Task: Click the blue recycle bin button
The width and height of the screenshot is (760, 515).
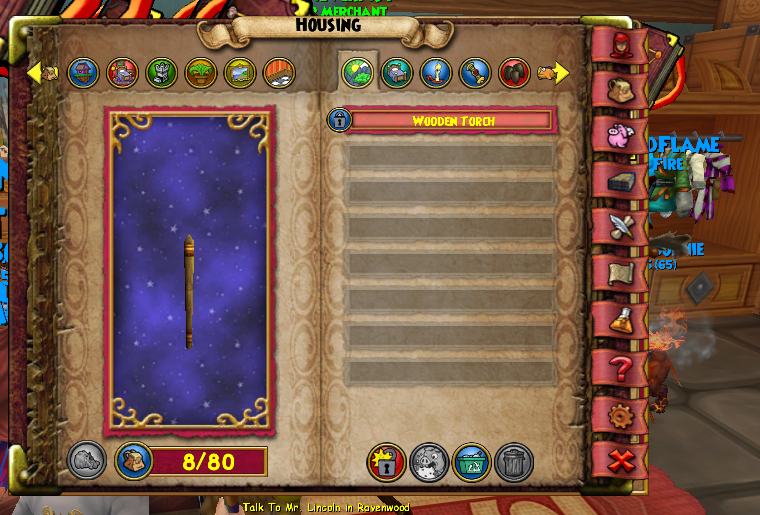Action: pos(471,462)
